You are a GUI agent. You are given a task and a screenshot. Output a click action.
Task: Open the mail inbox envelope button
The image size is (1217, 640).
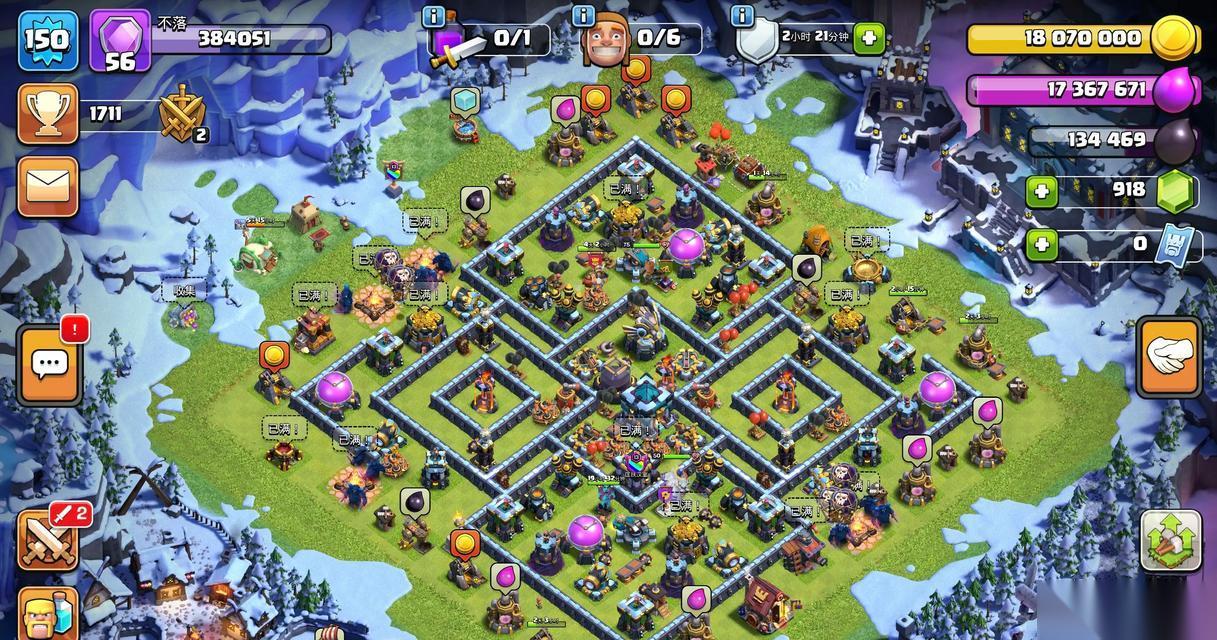[47, 187]
